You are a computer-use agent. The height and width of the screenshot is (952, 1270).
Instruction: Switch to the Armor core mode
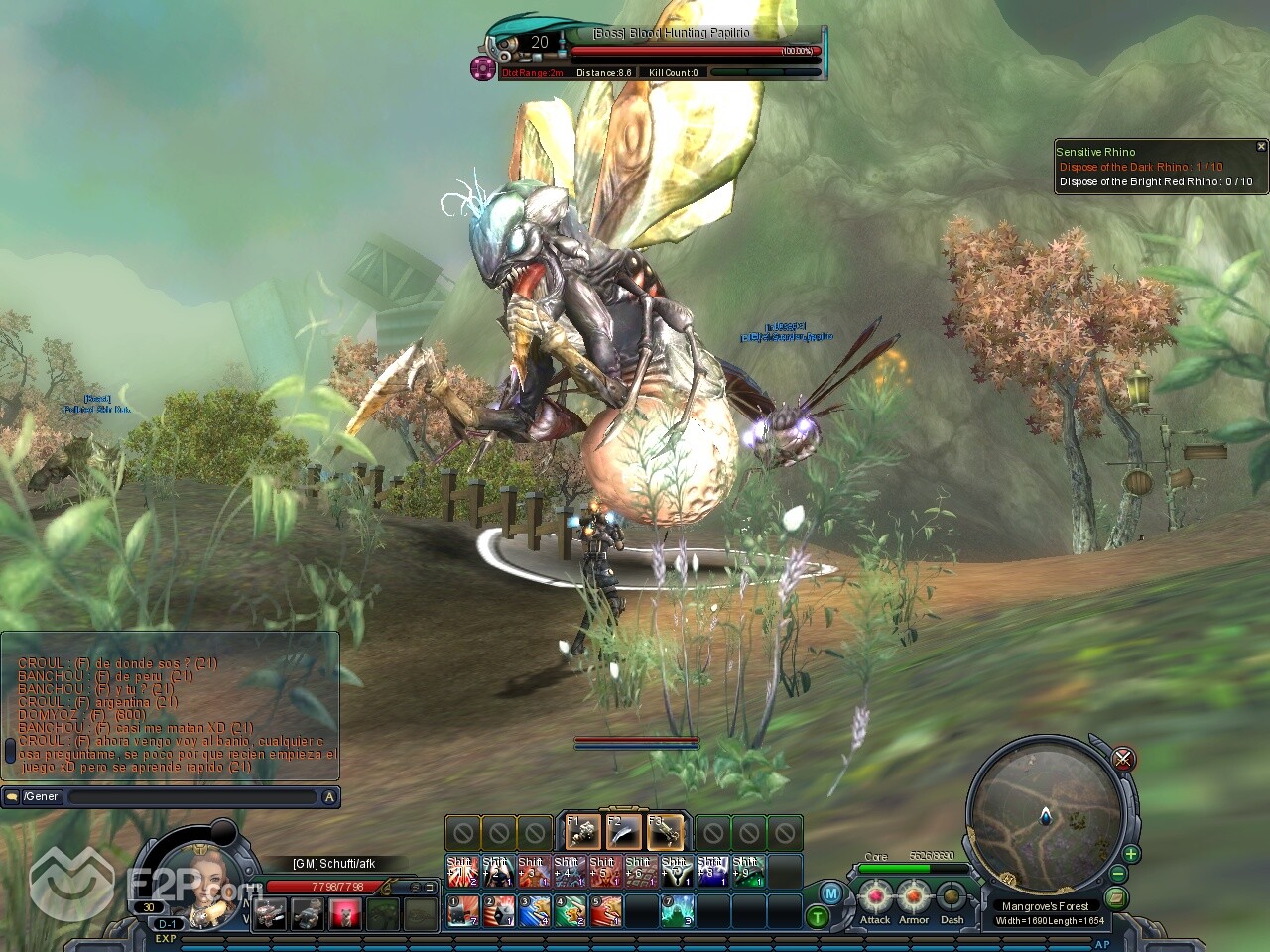pyautogui.click(x=914, y=897)
